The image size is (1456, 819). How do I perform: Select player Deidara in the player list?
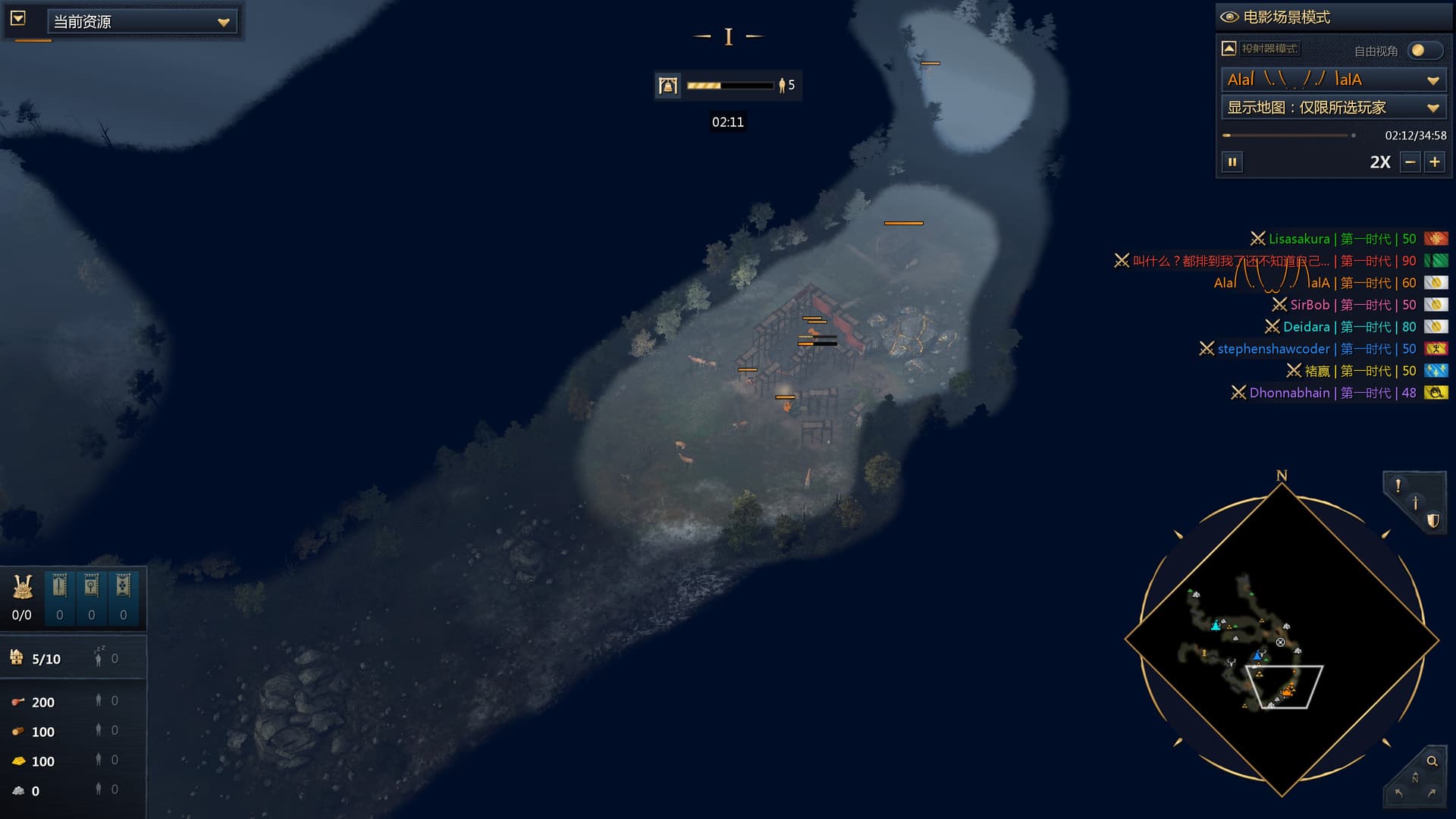1306,327
